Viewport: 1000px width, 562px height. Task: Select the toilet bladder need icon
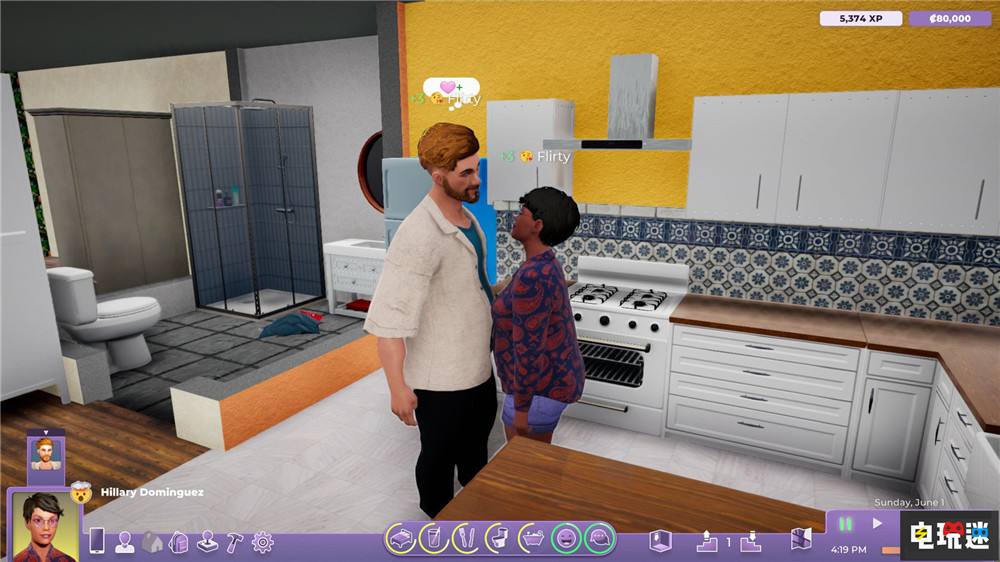coord(497,540)
